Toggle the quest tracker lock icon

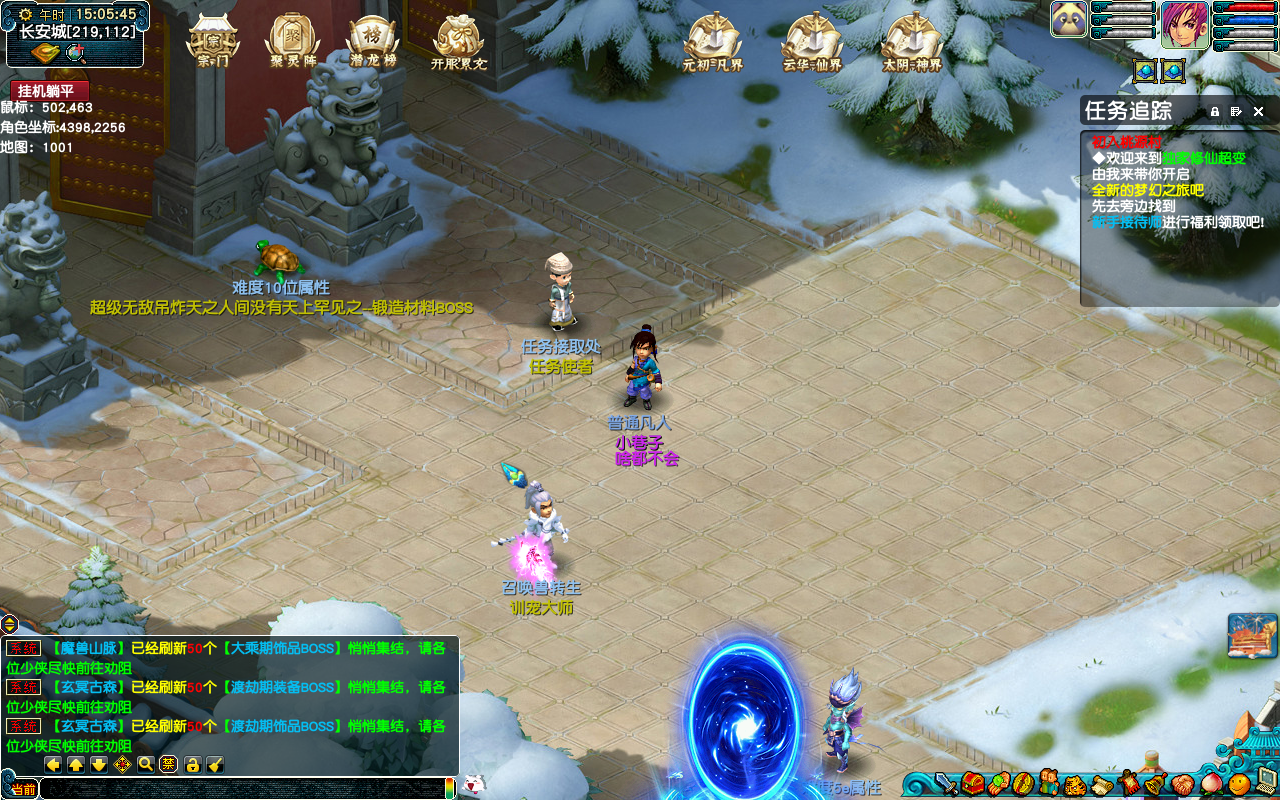click(x=1215, y=111)
